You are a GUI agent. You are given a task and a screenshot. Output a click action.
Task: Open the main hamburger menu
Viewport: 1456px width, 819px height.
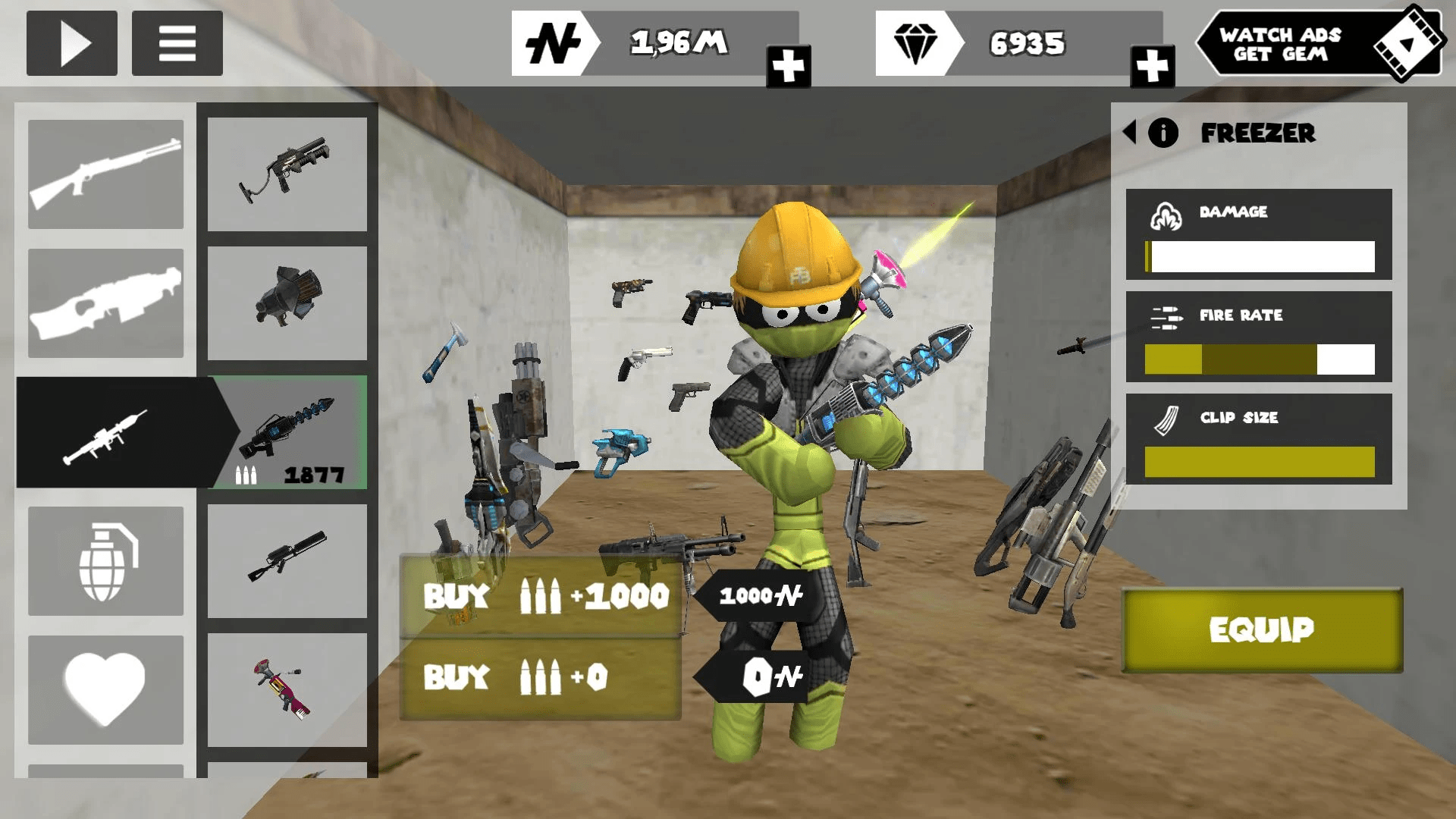click(x=176, y=44)
